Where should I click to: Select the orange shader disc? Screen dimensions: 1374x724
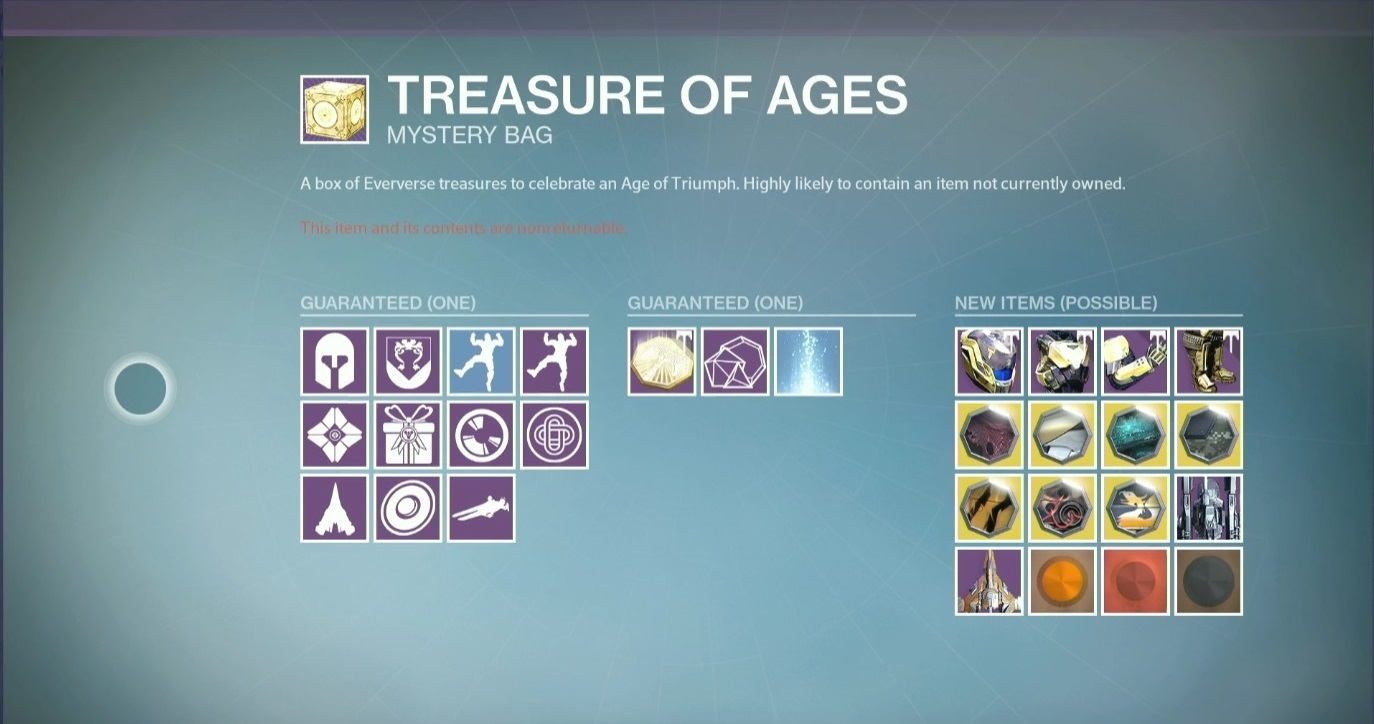[x=1062, y=581]
